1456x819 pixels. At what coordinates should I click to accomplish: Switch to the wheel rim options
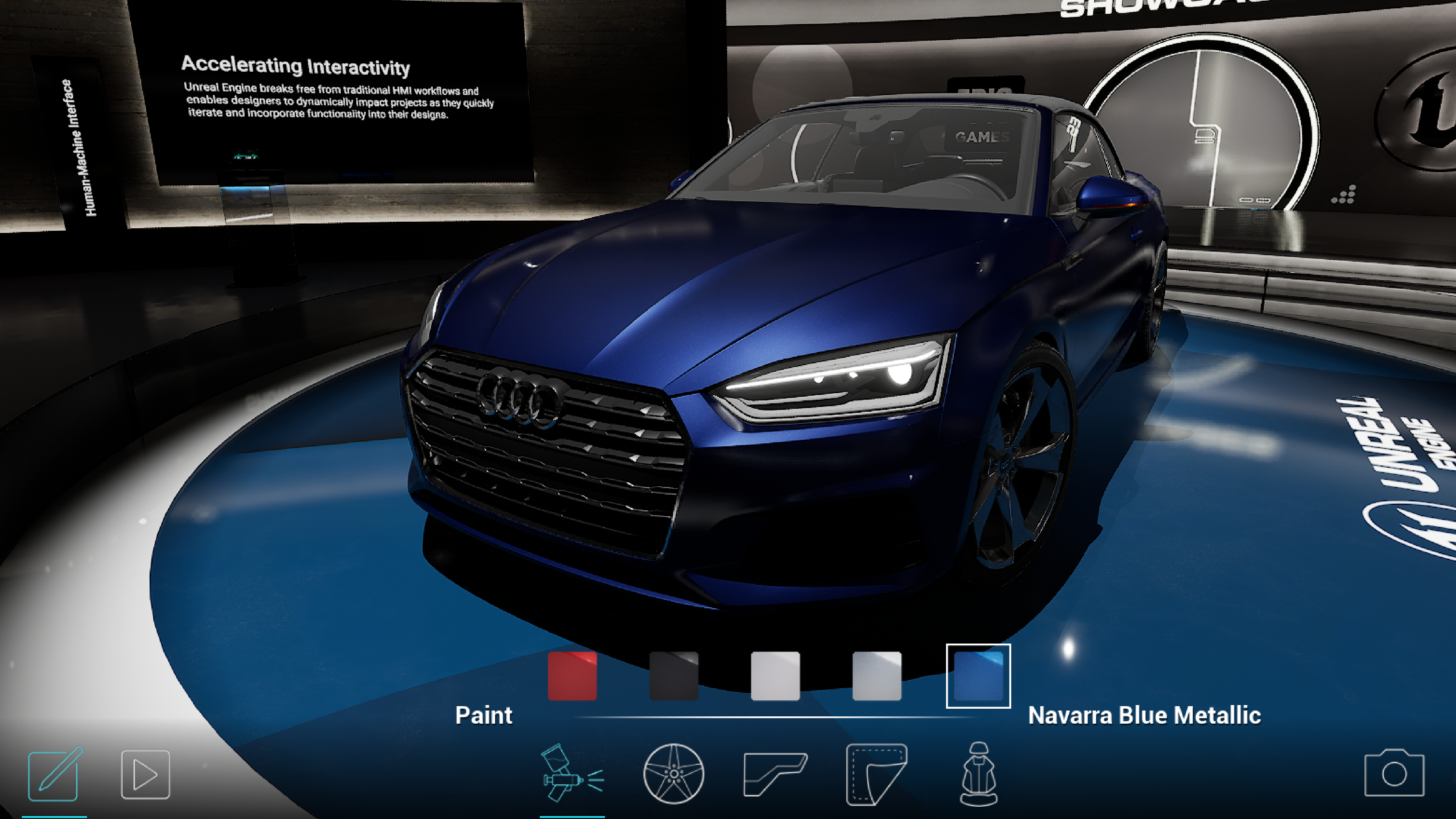[673, 773]
